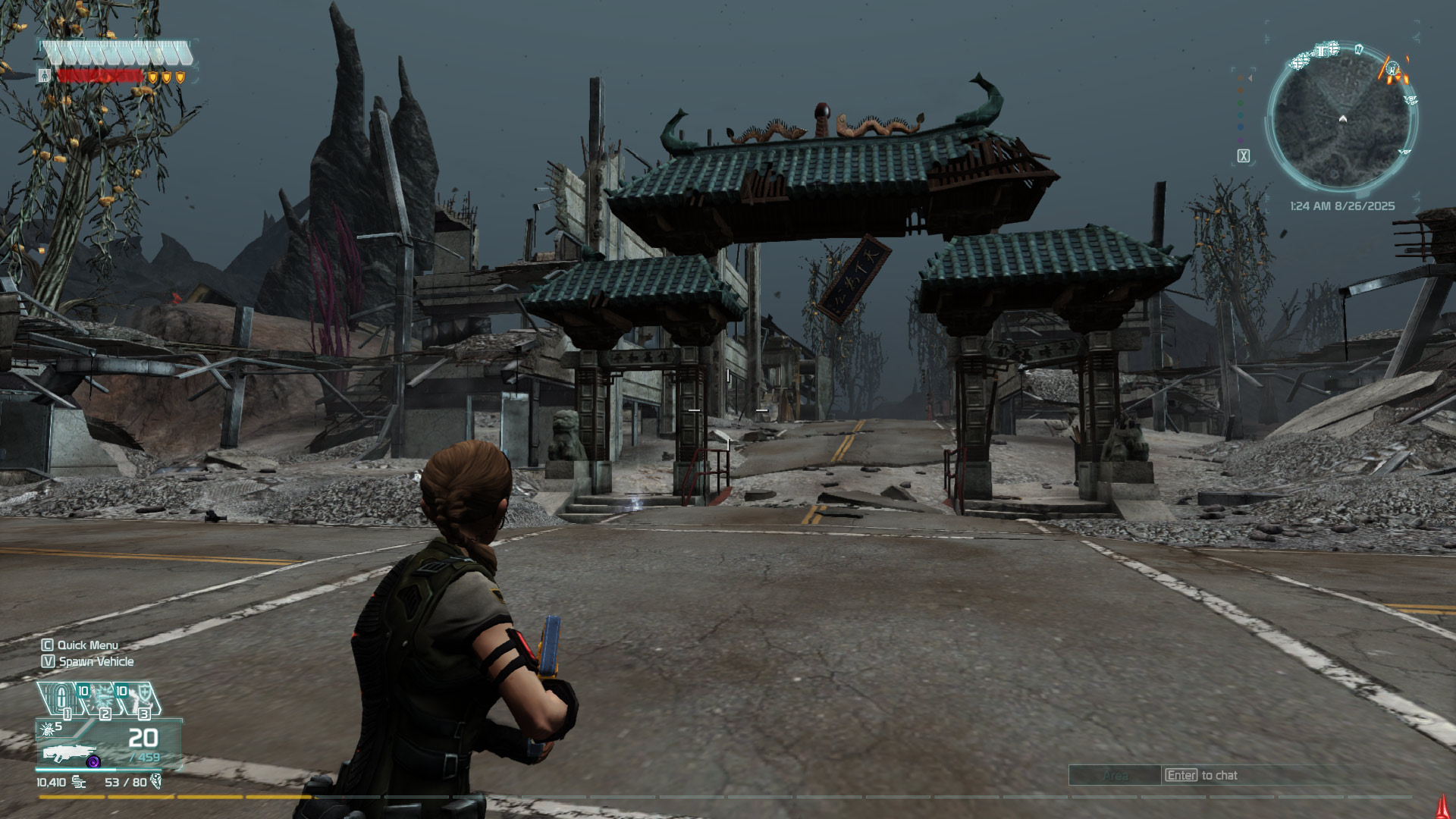Trigger the burst ability in slot 2

tap(102, 698)
